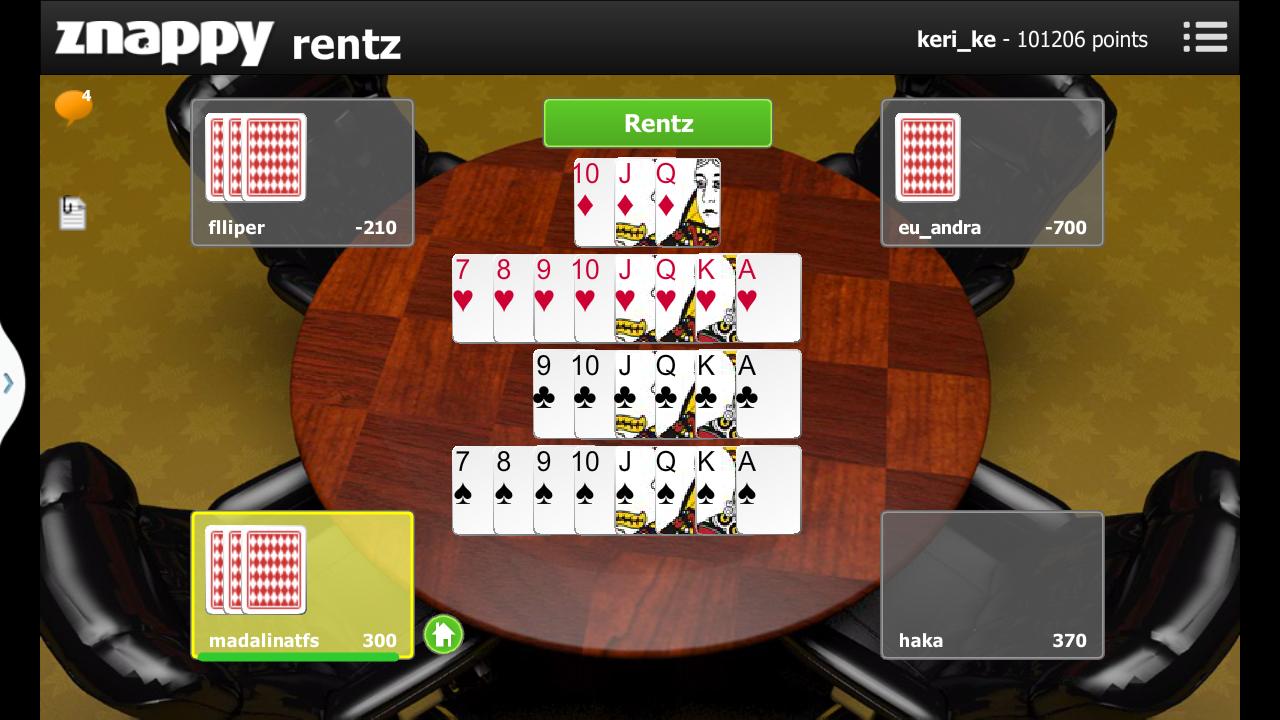Image resolution: width=1280 pixels, height=720 pixels.
Task: Select the ace of spades card
Action: click(x=768, y=490)
